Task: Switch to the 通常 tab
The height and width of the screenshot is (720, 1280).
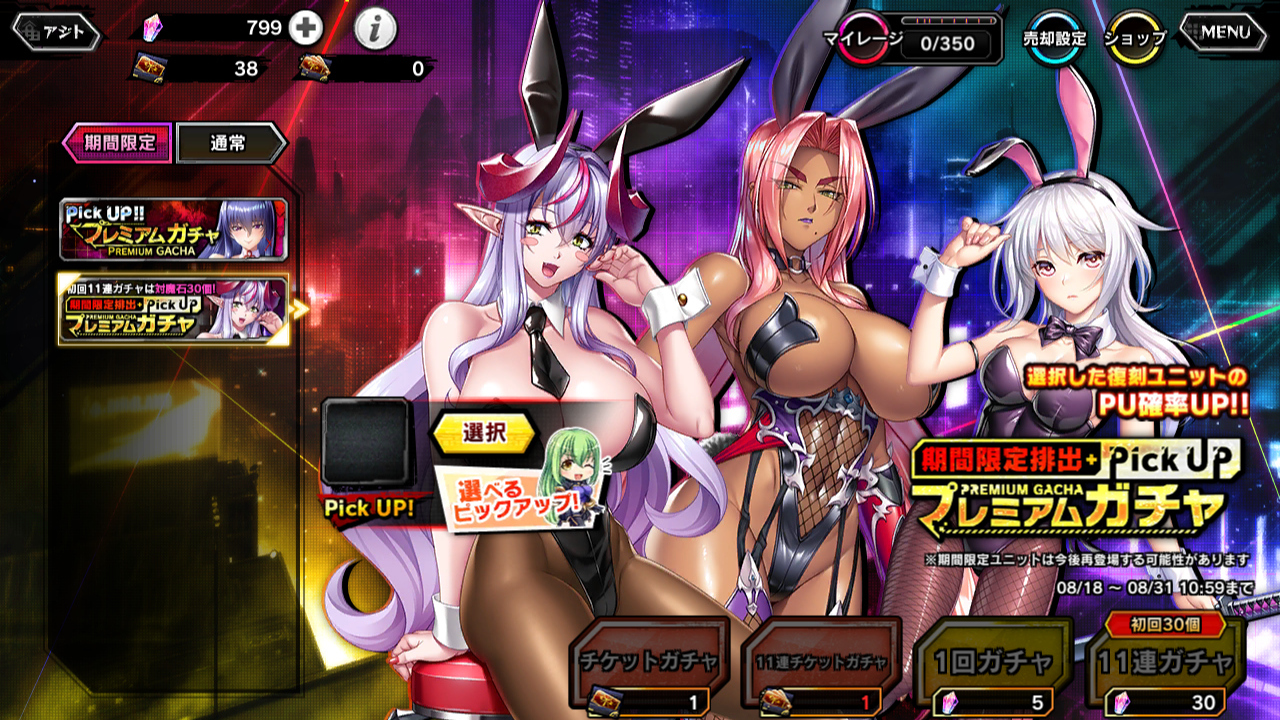Action: (231, 143)
